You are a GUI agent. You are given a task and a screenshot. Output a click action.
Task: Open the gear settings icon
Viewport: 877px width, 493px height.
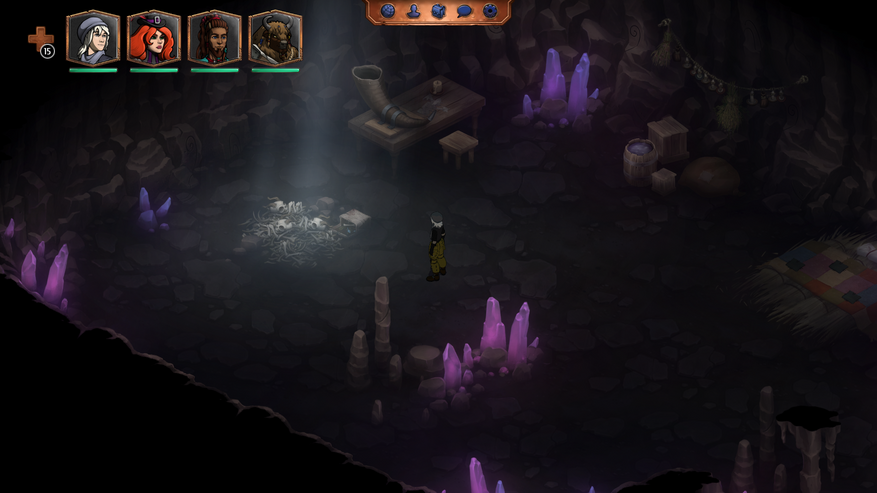(490, 11)
